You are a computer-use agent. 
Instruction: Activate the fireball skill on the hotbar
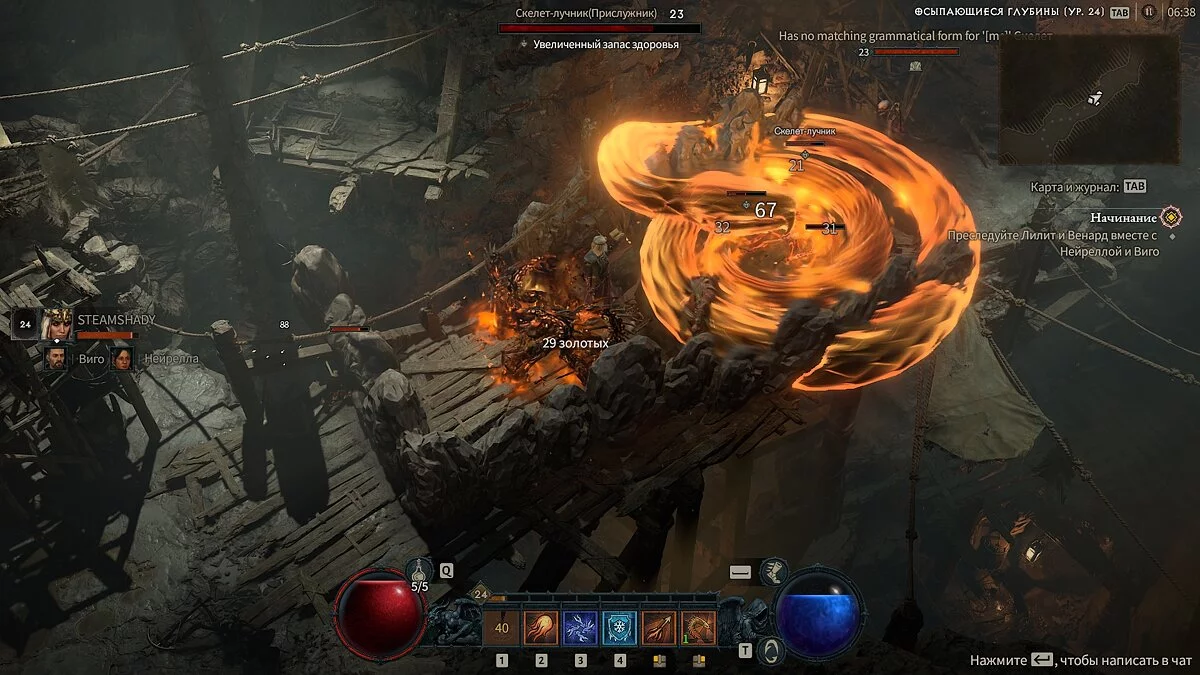click(x=541, y=628)
